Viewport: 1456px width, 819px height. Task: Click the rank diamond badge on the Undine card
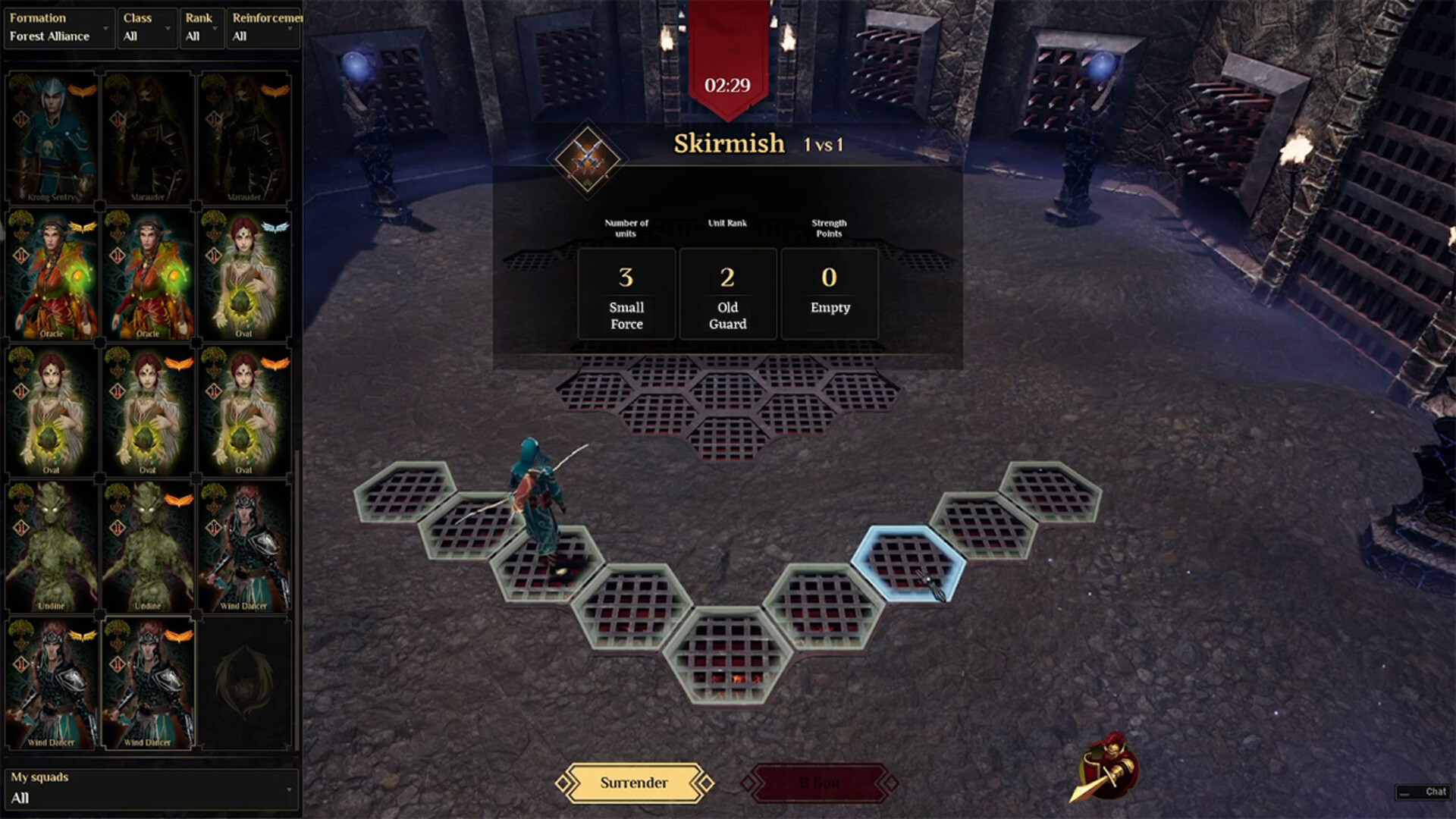tap(20, 527)
